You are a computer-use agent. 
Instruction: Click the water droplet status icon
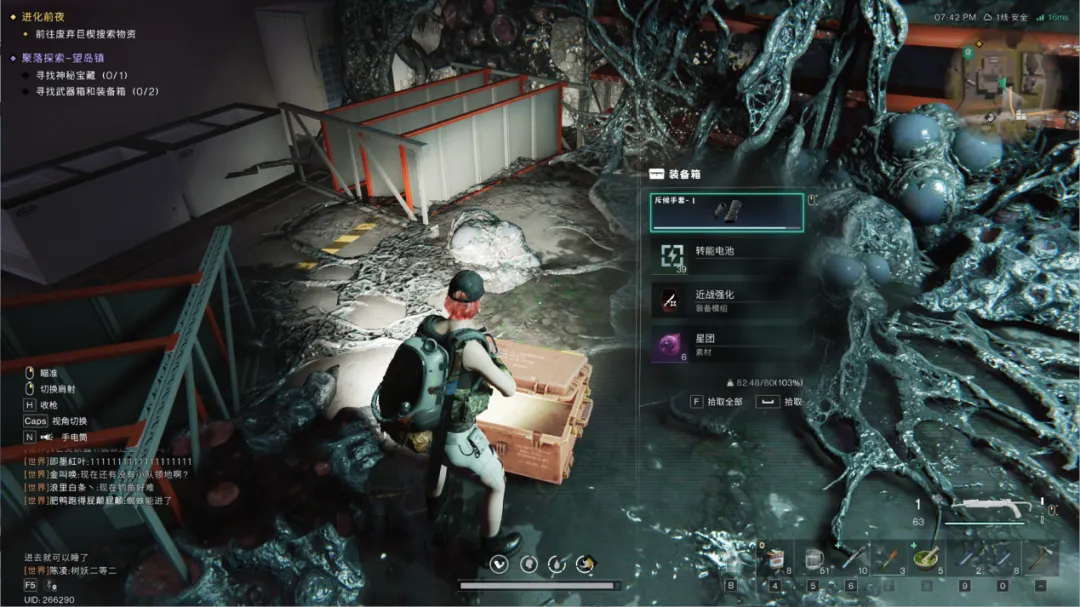(x=558, y=564)
